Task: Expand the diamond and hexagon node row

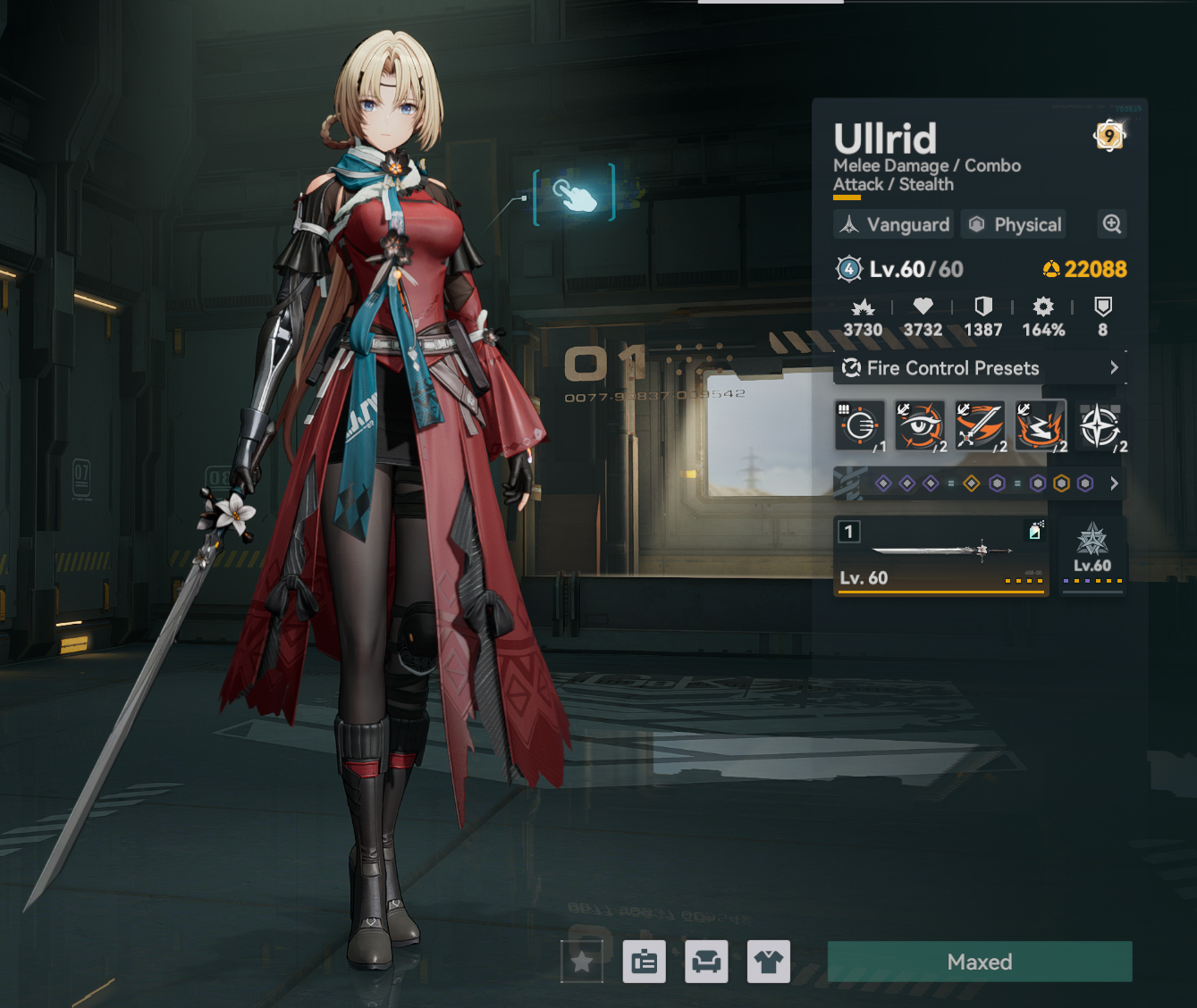Action: click(1114, 483)
